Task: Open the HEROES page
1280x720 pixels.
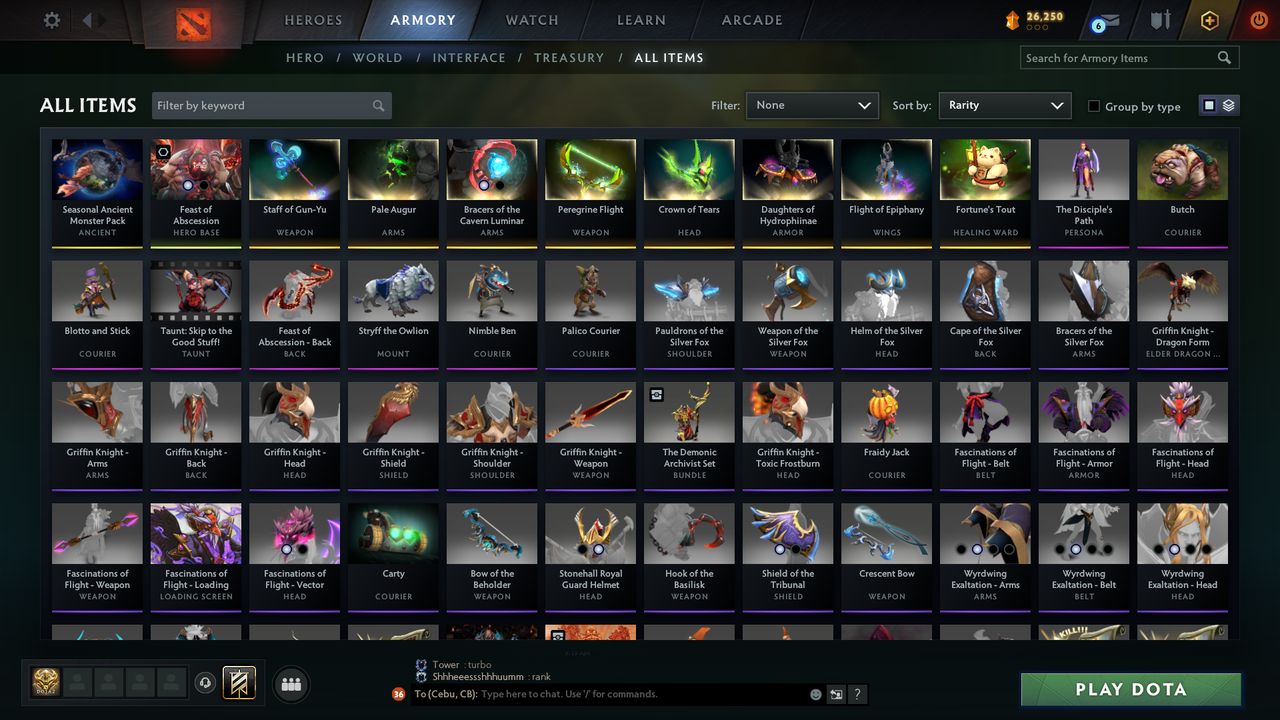Action: pos(313,19)
